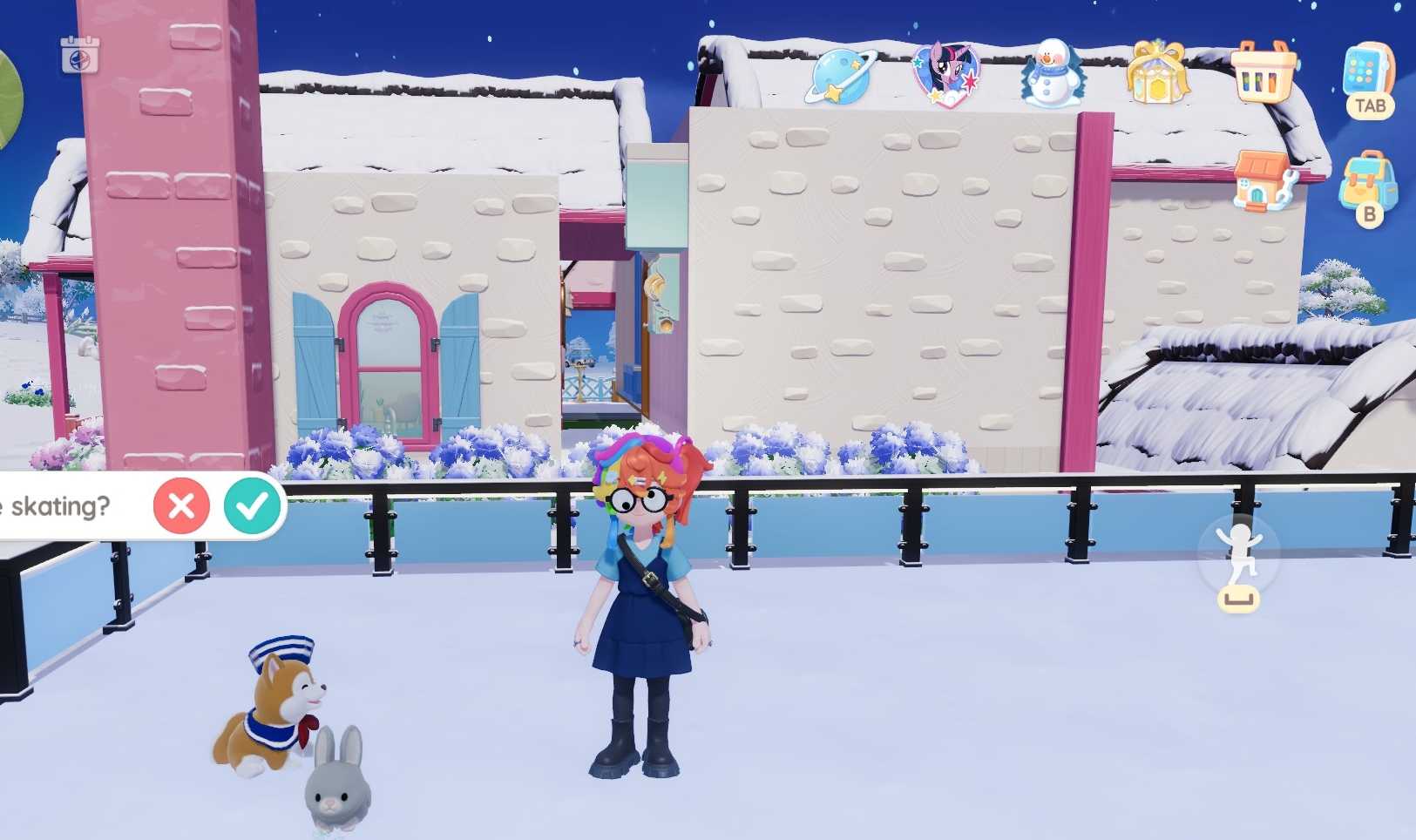Decline skating with the red X

point(181,505)
